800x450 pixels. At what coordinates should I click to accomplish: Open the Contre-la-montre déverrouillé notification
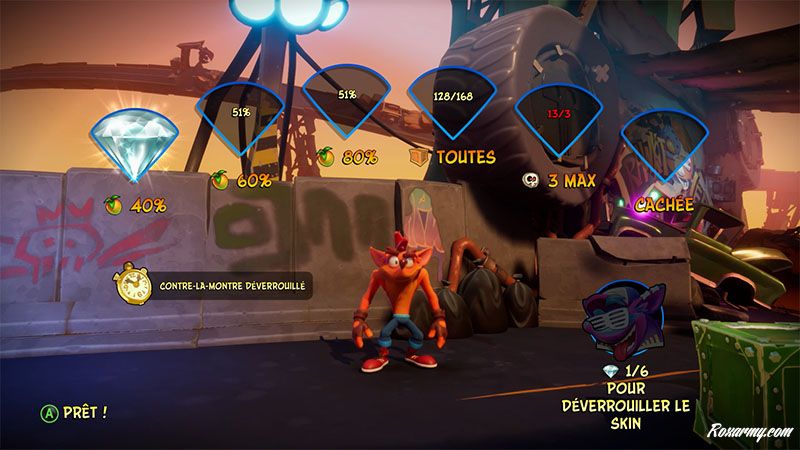213,286
